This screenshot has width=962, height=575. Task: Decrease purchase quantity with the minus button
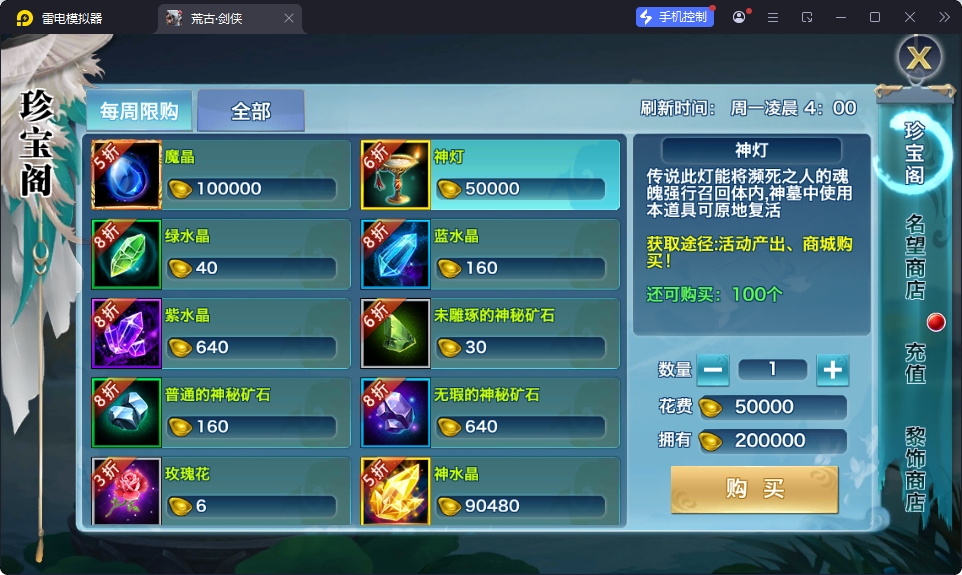point(713,370)
